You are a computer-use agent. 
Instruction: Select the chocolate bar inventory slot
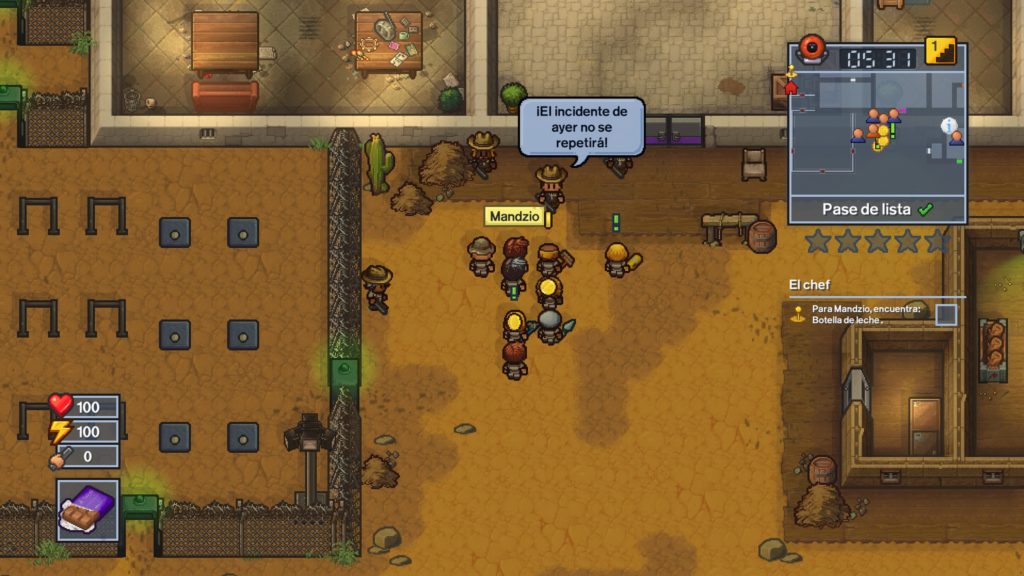coord(88,510)
